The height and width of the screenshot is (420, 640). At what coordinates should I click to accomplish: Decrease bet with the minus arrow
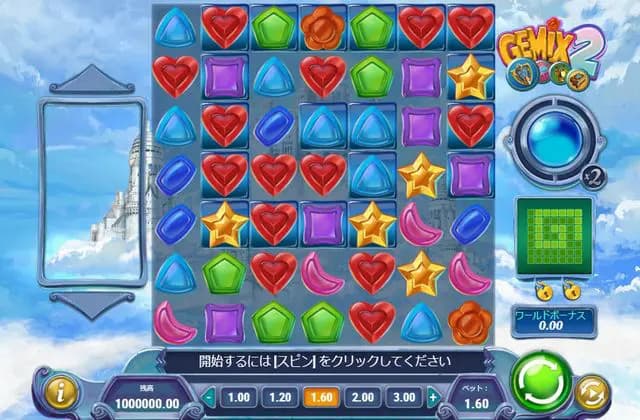(210, 397)
